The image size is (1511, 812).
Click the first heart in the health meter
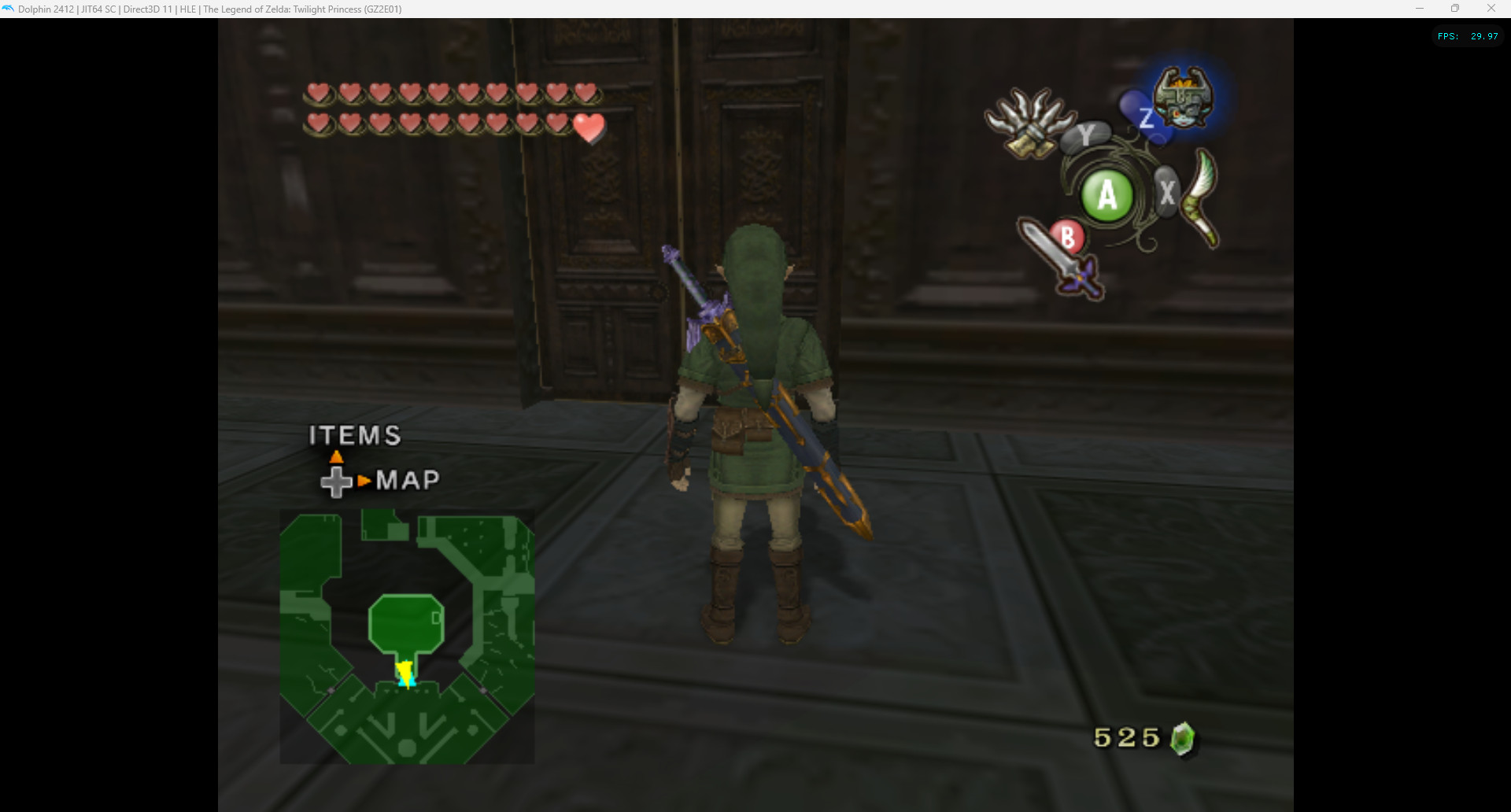click(318, 93)
